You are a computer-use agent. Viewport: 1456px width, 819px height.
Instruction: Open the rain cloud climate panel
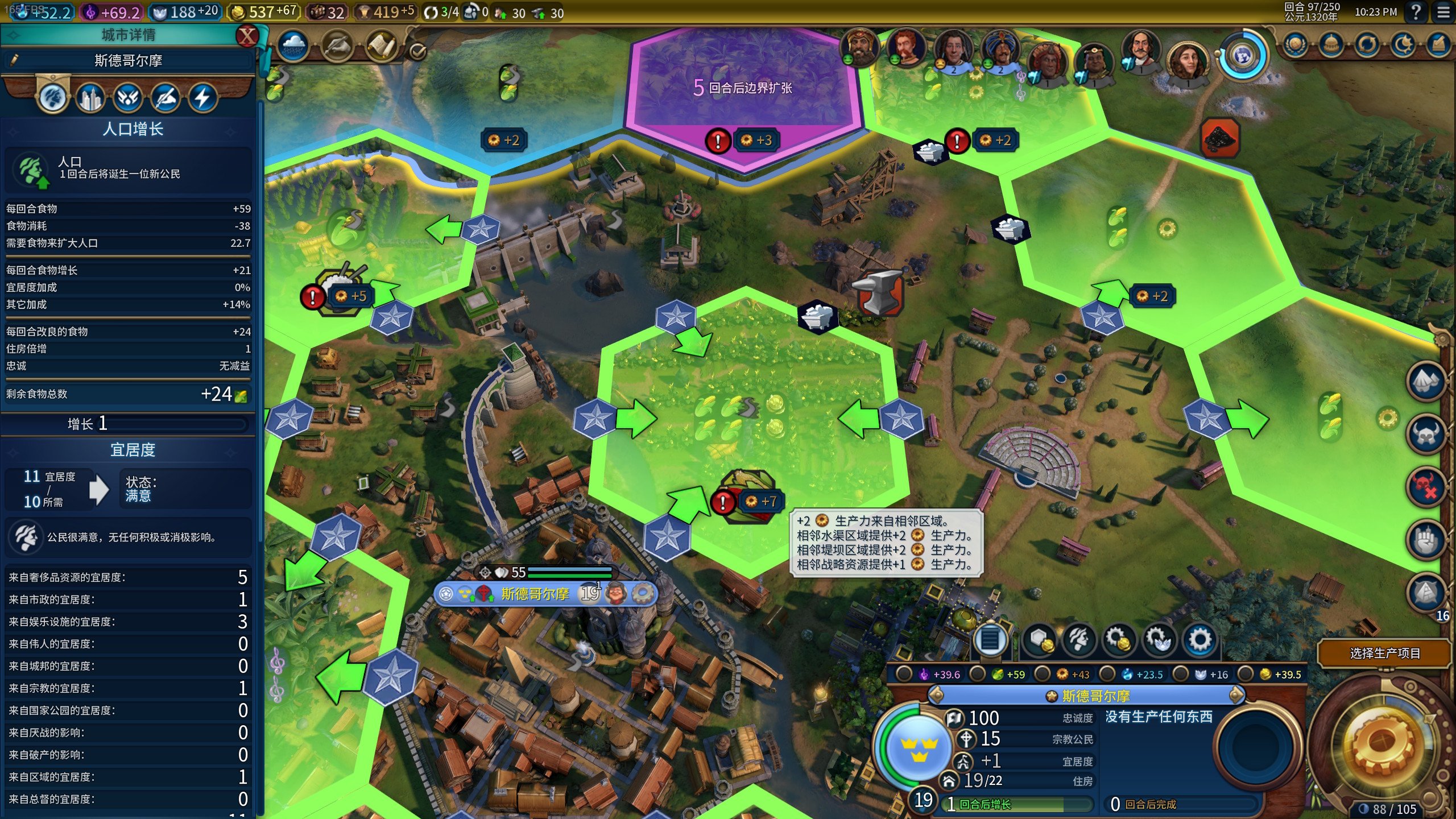click(x=293, y=45)
